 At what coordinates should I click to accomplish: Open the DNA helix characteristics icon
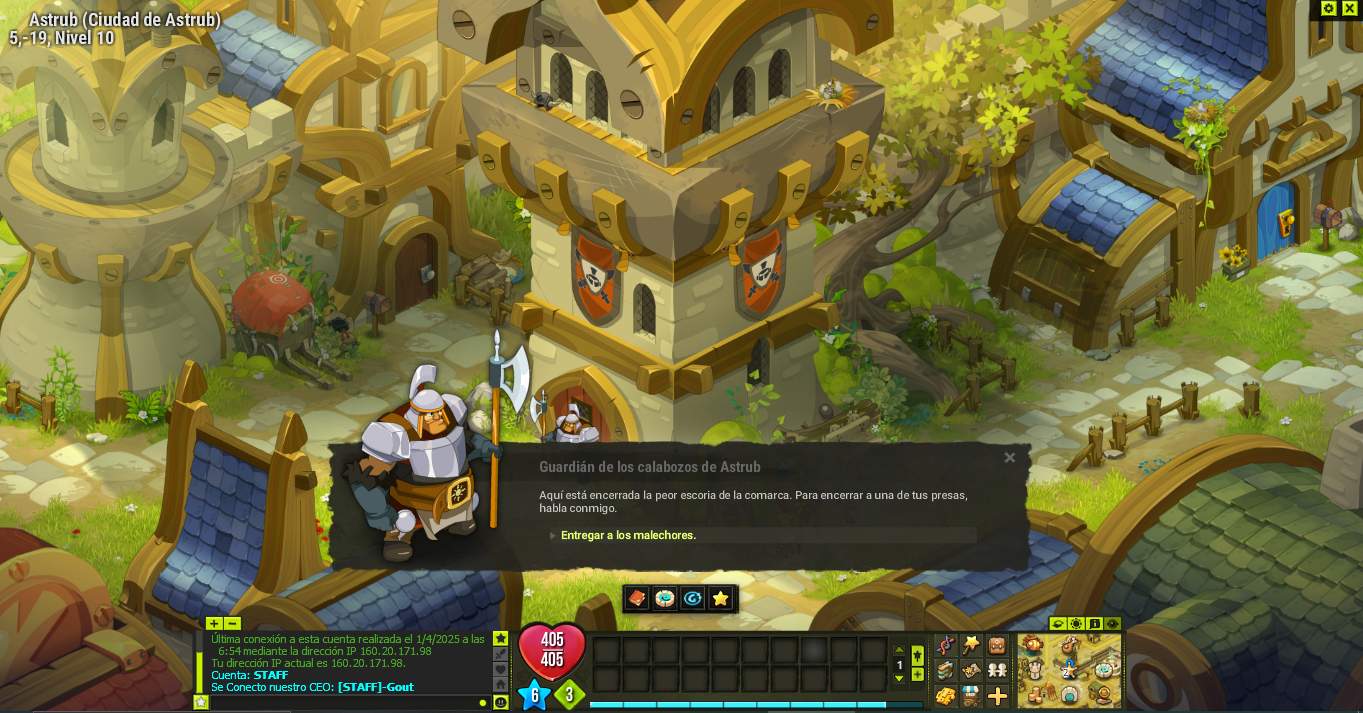tap(945, 645)
